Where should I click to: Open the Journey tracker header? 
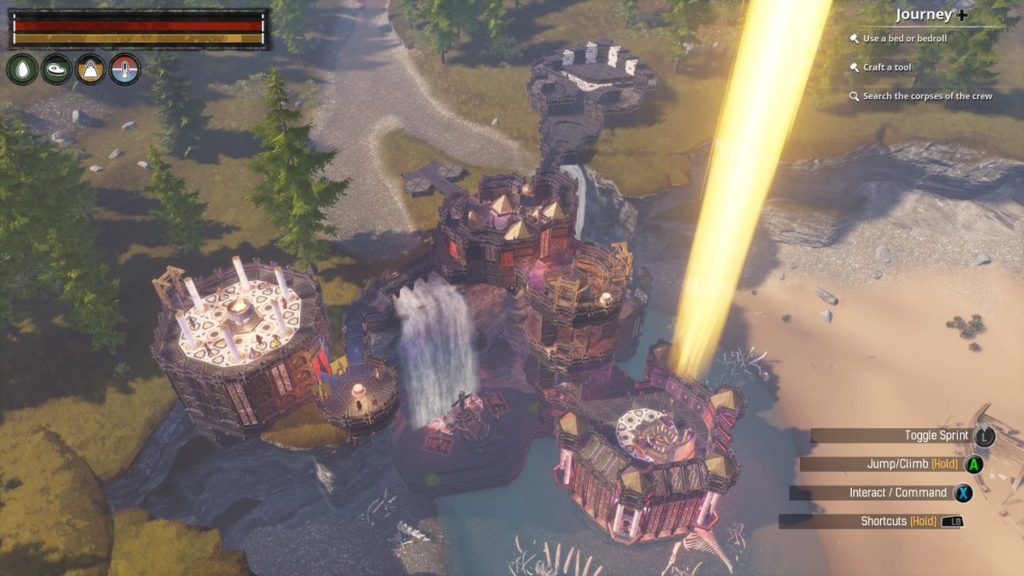pos(923,14)
